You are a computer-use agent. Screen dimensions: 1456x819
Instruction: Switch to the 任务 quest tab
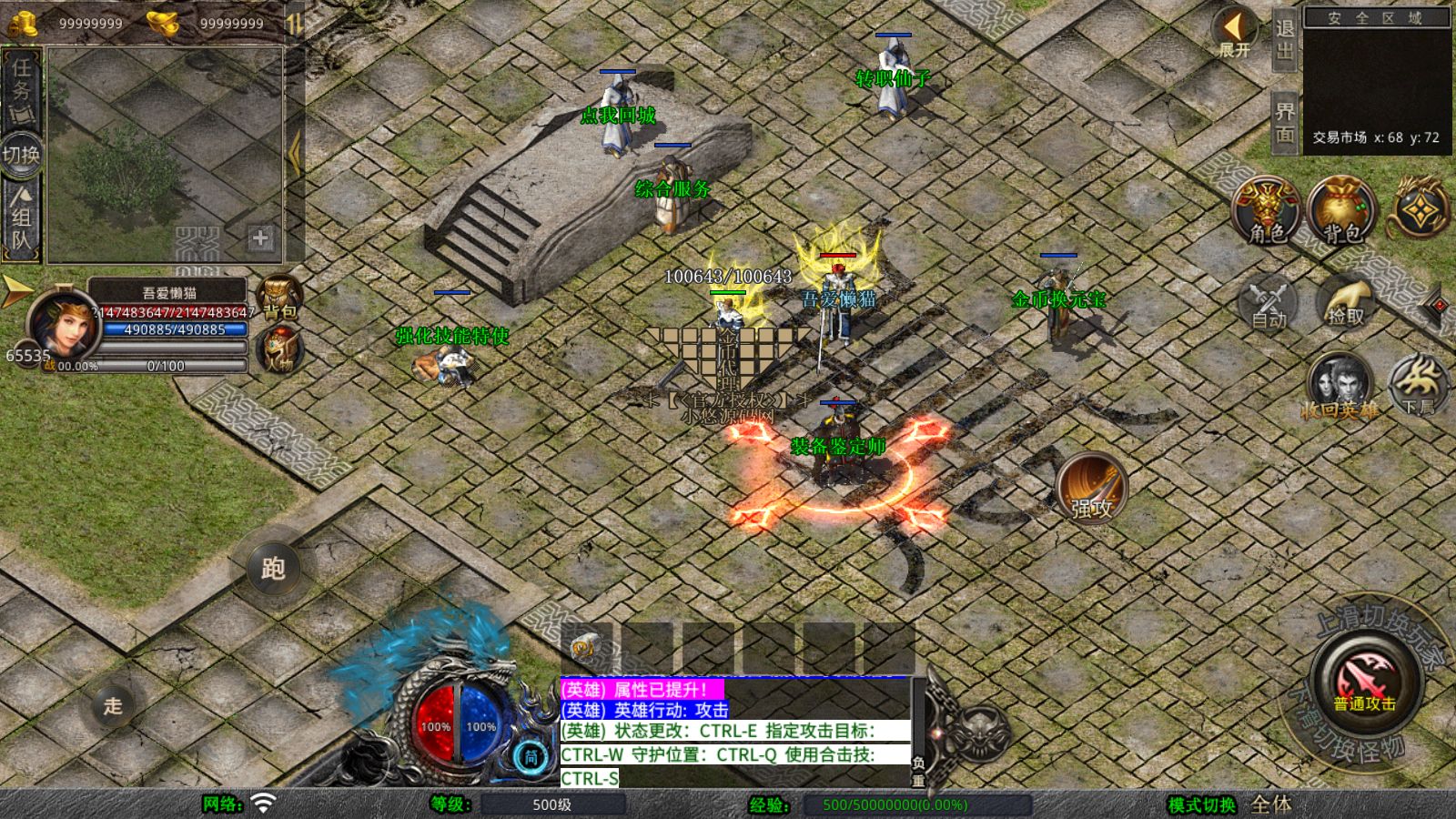click(21, 89)
